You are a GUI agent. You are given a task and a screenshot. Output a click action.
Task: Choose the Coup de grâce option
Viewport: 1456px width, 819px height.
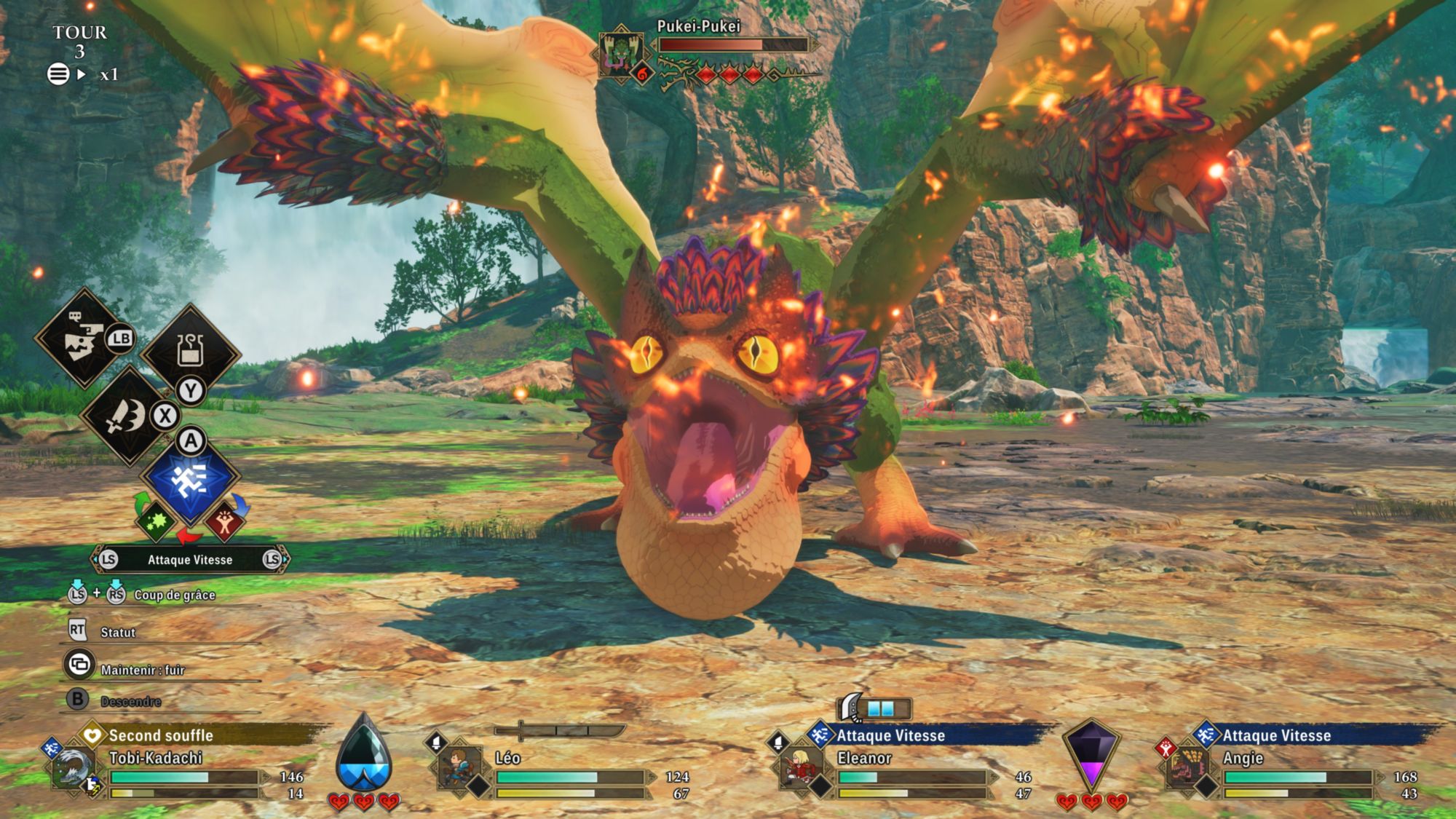point(174,596)
